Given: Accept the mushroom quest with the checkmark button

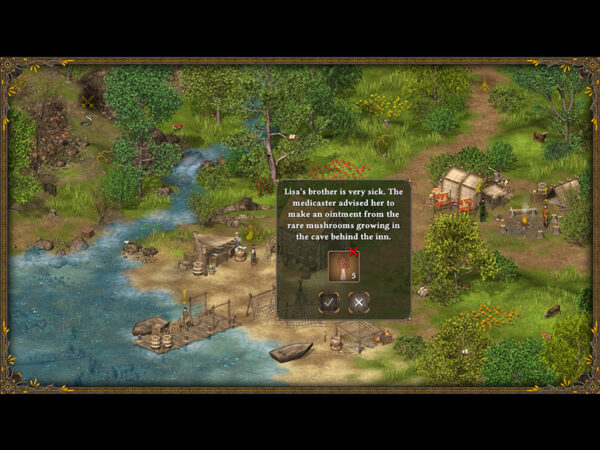Looking at the screenshot, I should tap(328, 301).
